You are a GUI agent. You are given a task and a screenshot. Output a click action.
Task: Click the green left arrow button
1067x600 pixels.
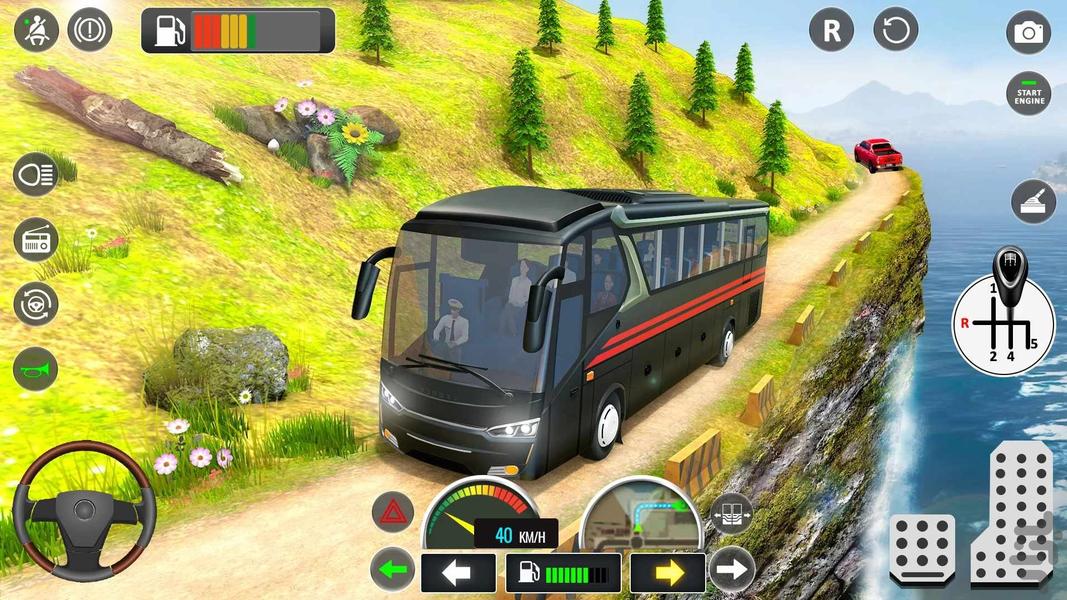(x=393, y=572)
